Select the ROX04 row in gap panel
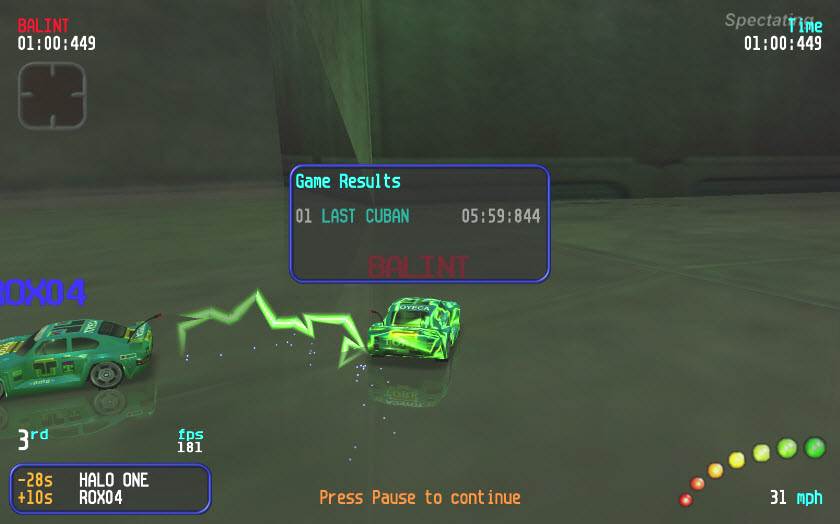Viewport: 840px width, 524px height. (x=110, y=497)
